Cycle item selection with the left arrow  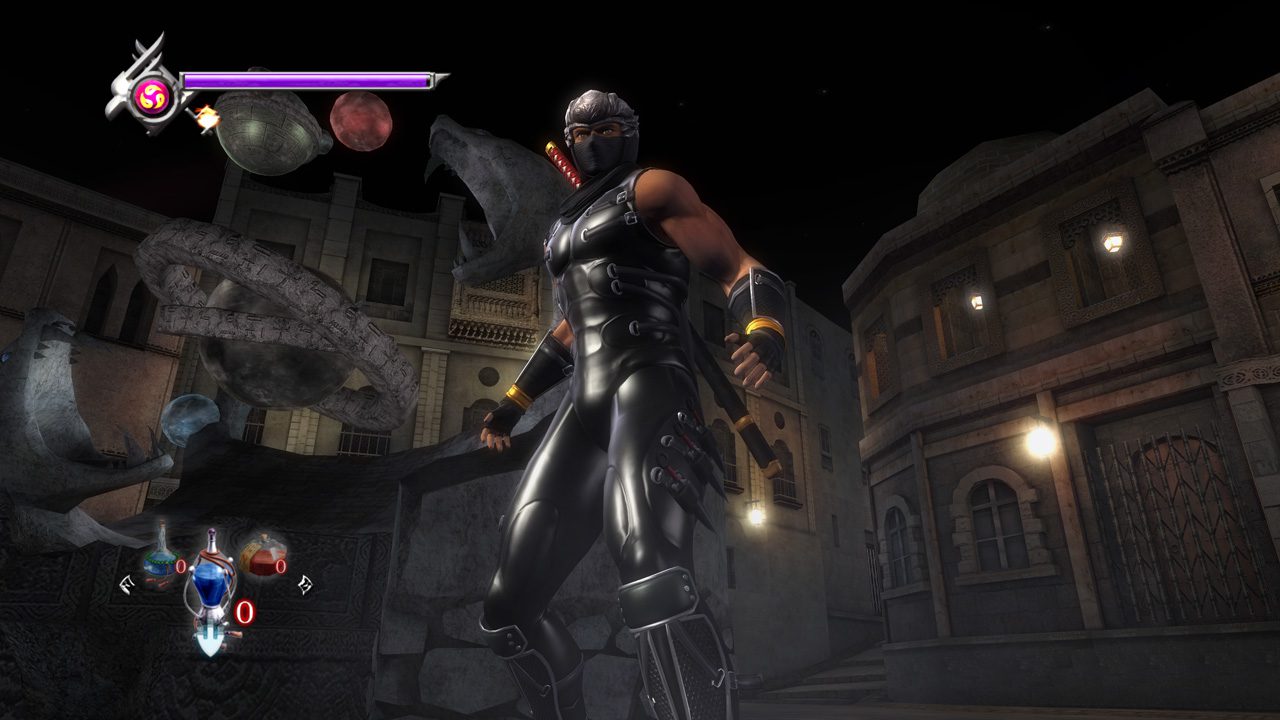tap(126, 584)
